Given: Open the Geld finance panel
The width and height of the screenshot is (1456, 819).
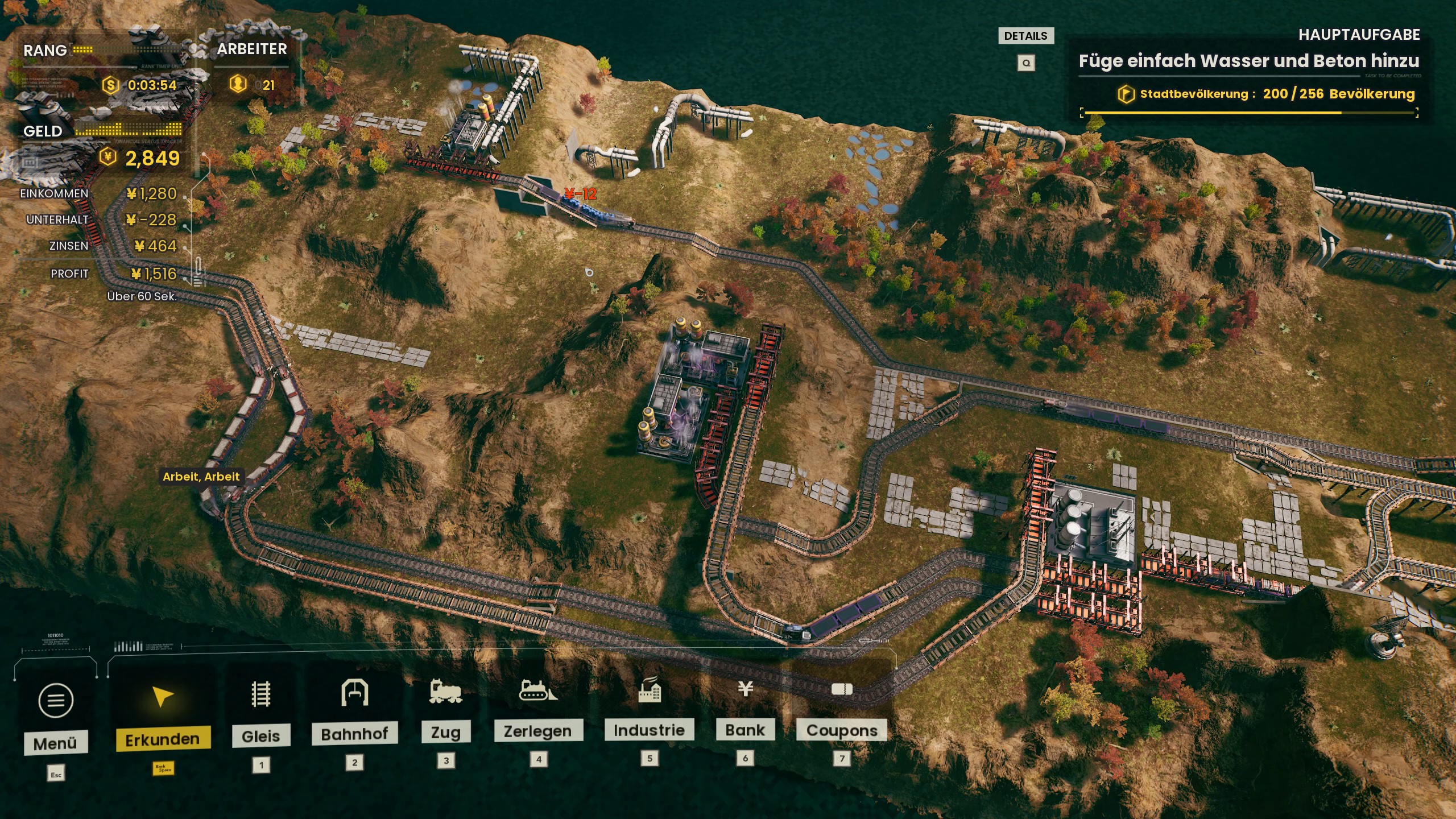Looking at the screenshot, I should [x=43, y=131].
